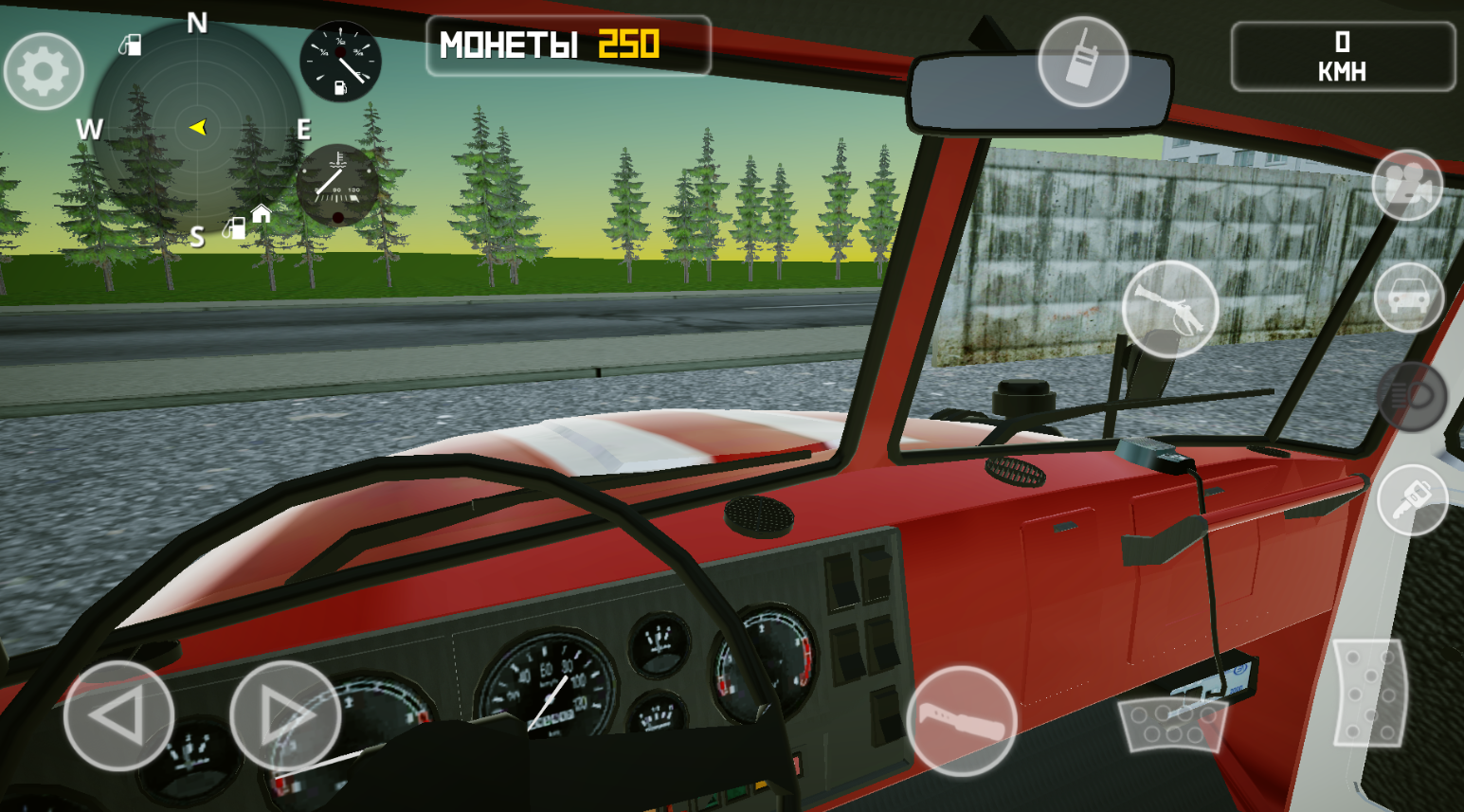Use the walkie-talkie radio button
This screenshot has height=812, width=1464.
(x=1082, y=62)
